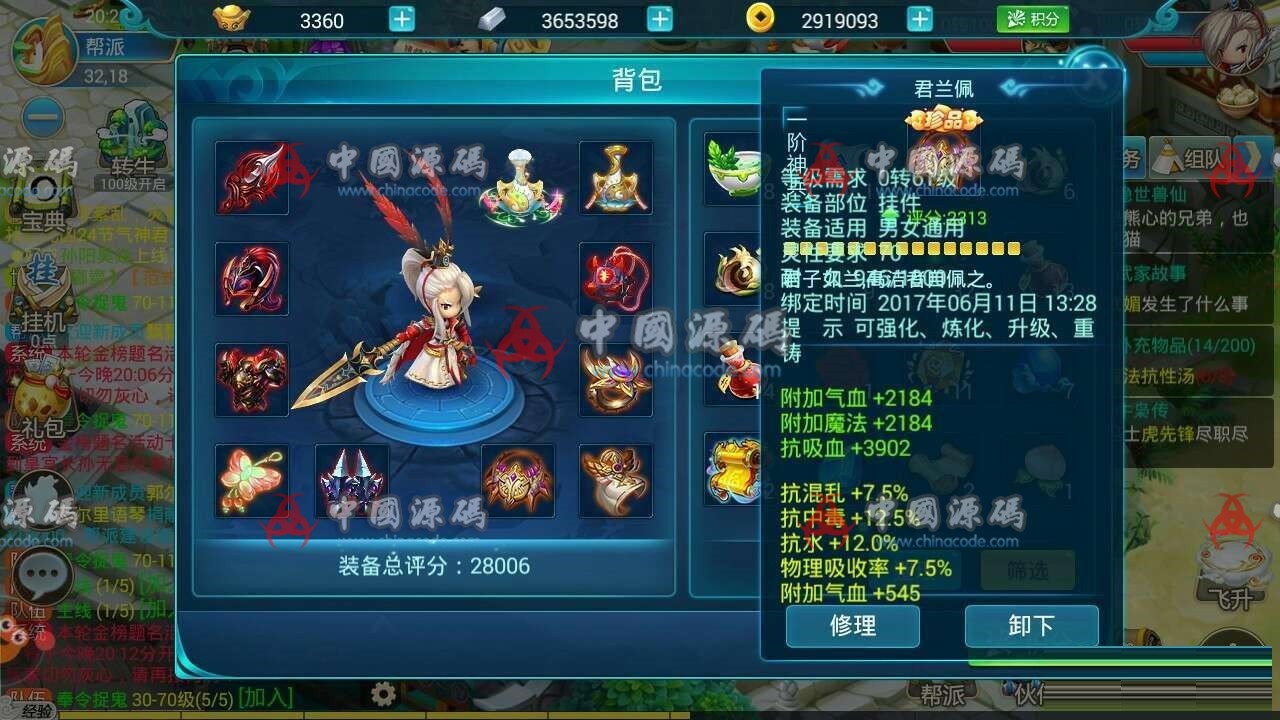Click the 积分 points icon top right
Screen dimensions: 1280x720
tap(1034, 19)
